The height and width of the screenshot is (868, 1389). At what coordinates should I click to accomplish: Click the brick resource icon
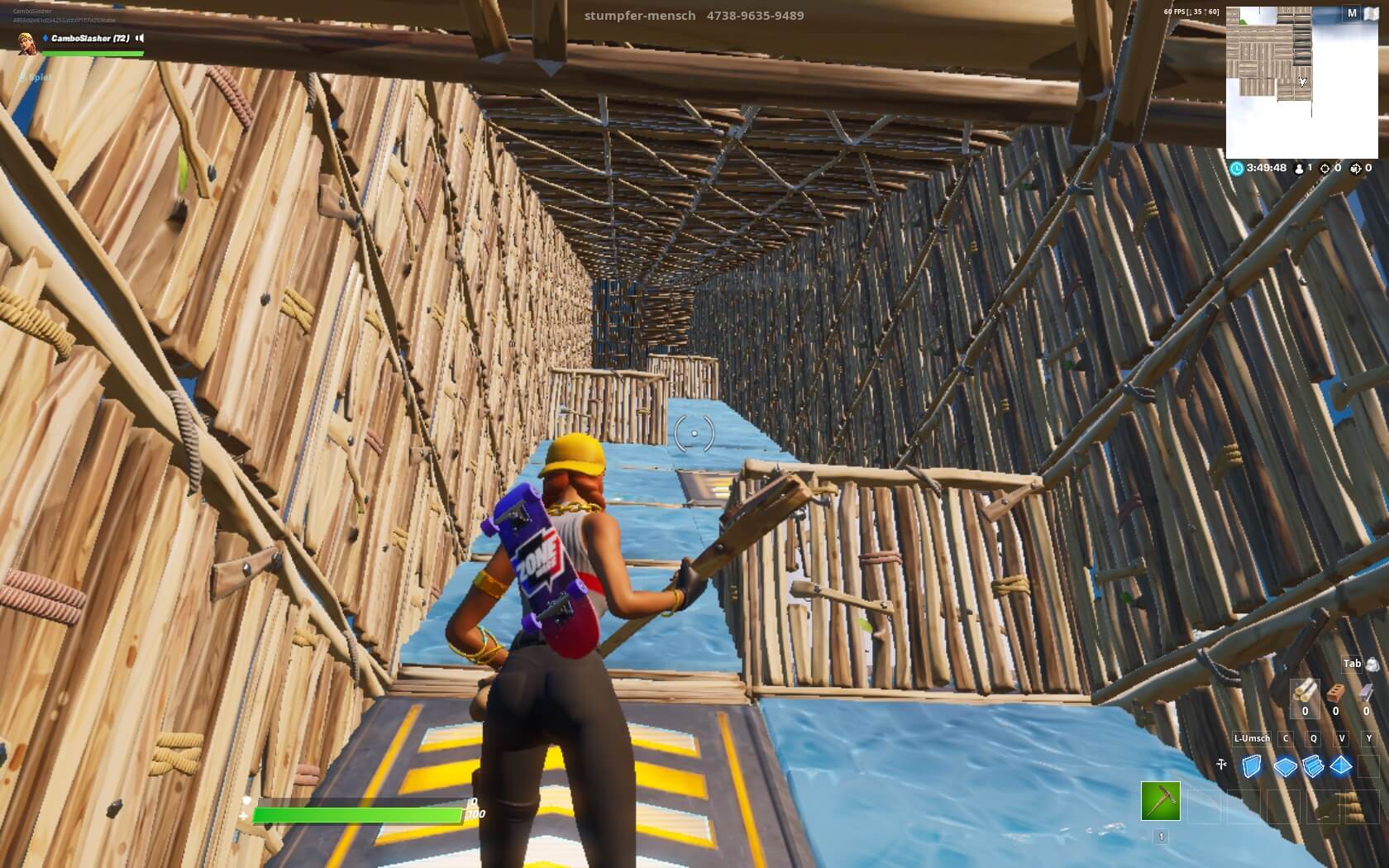click(1336, 691)
